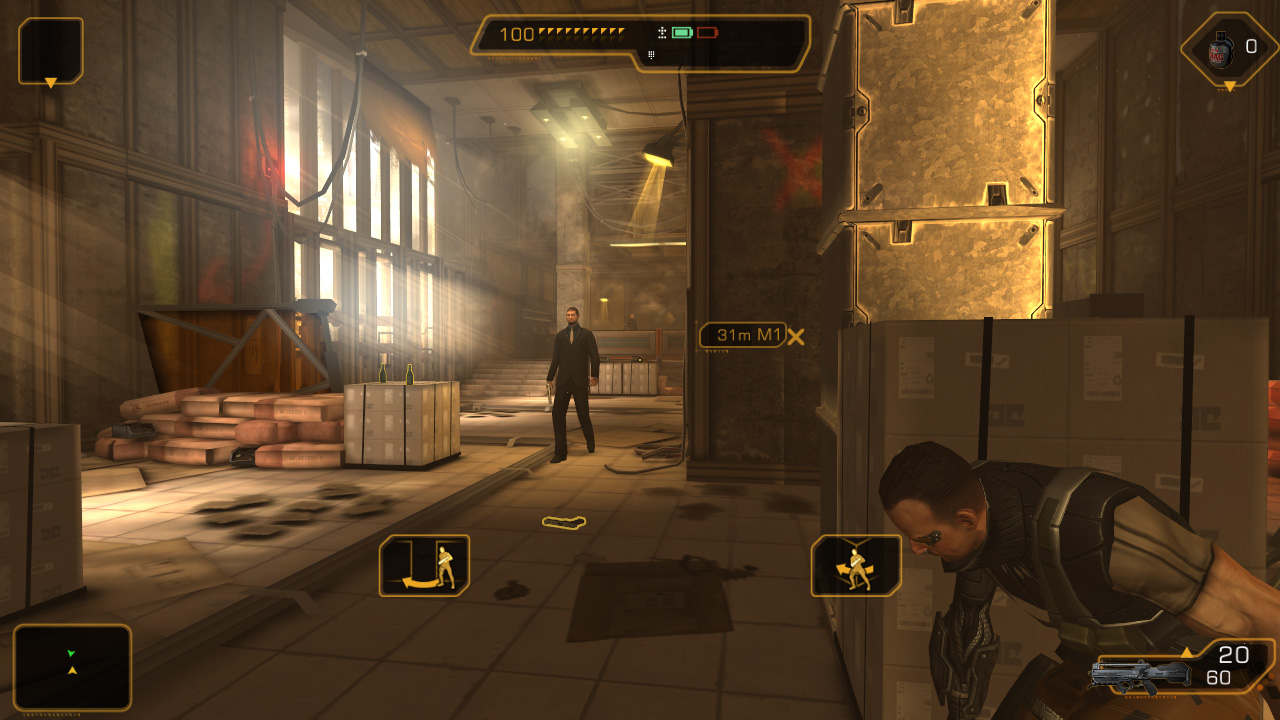Tap the empty red energy cell icon

(707, 31)
